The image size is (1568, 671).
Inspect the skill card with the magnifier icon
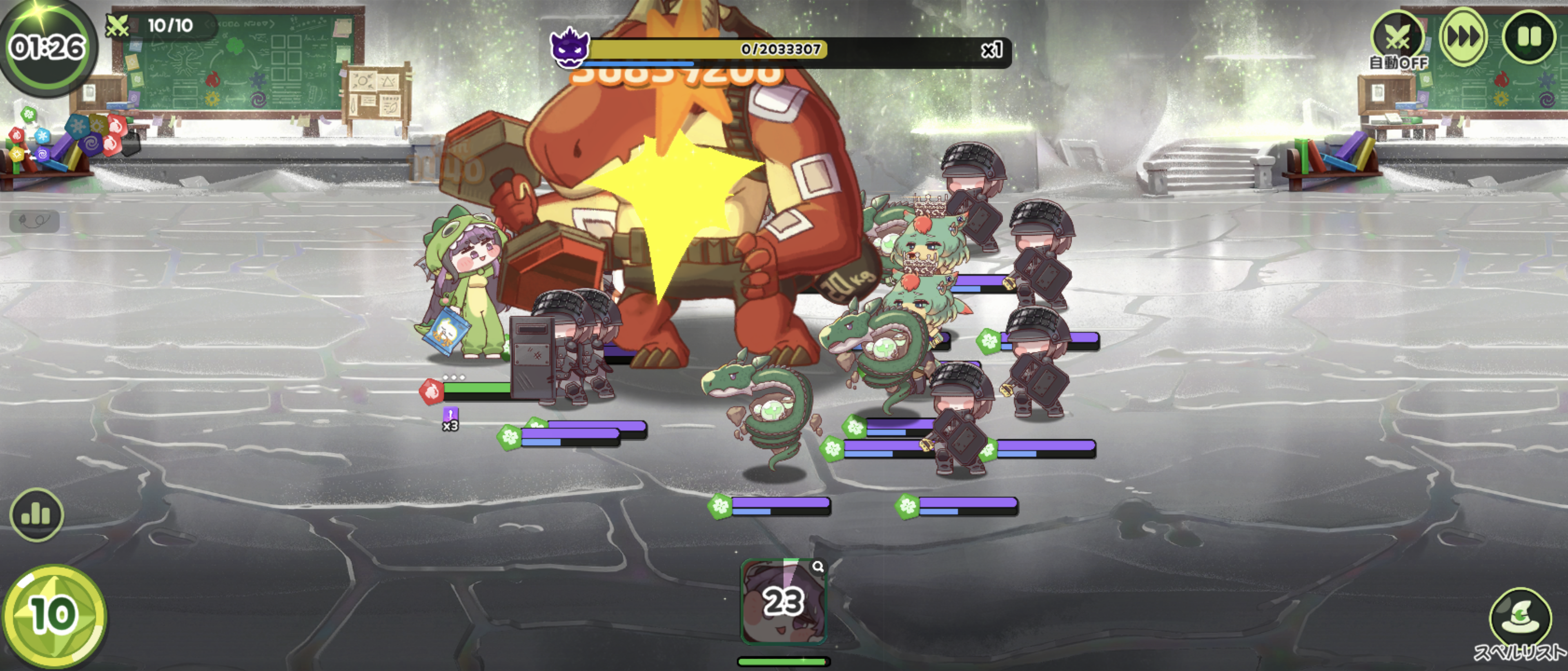pos(818,567)
